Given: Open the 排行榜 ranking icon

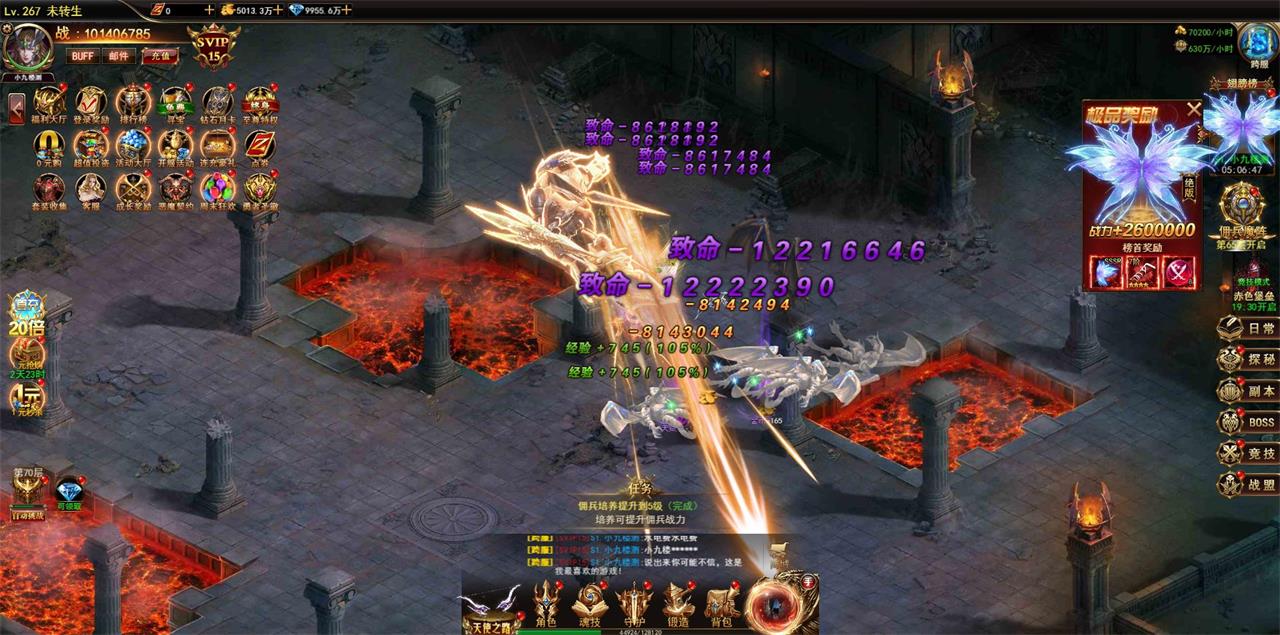Looking at the screenshot, I should coord(133,103).
